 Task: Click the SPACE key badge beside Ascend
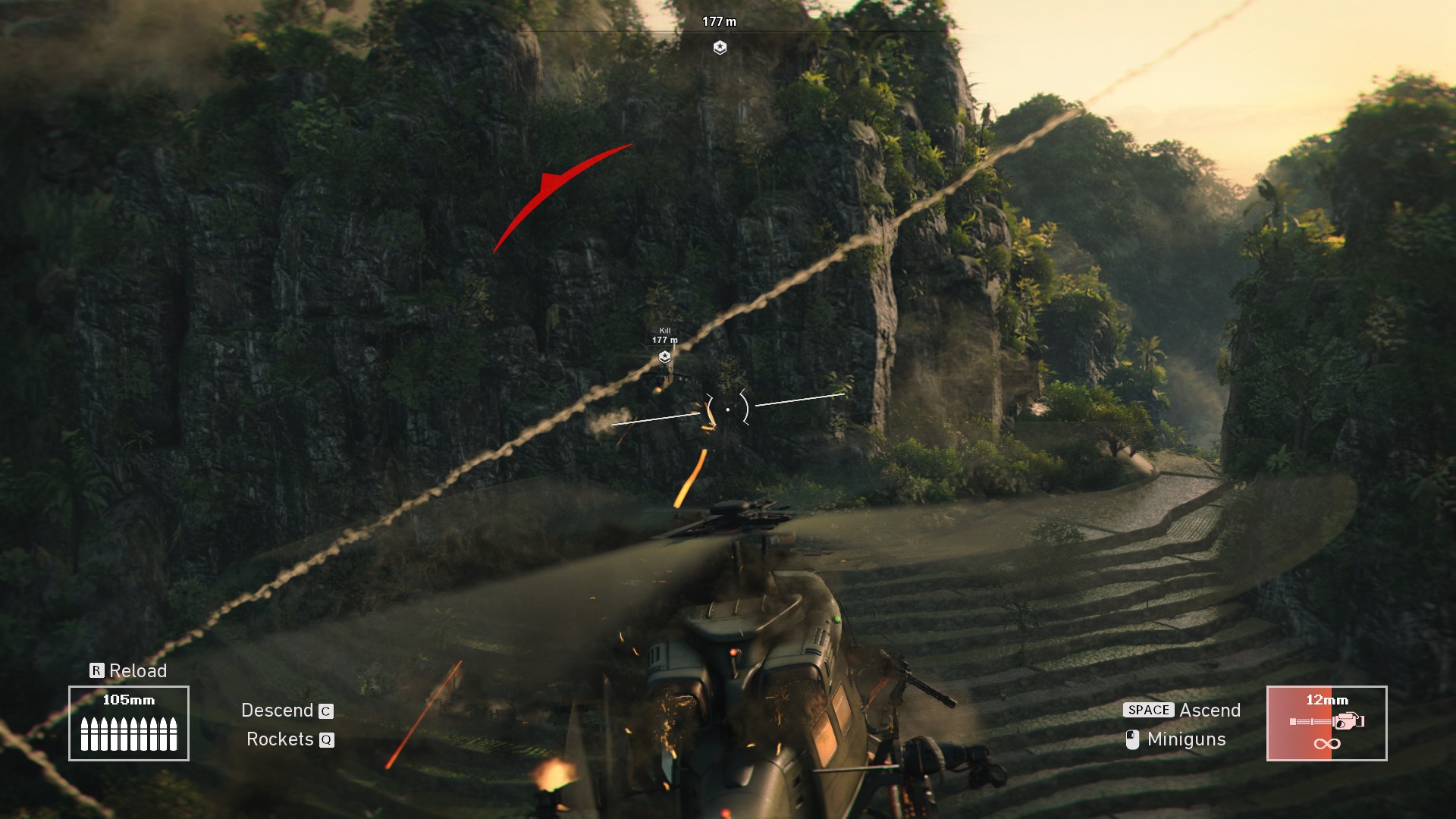pos(1148,710)
